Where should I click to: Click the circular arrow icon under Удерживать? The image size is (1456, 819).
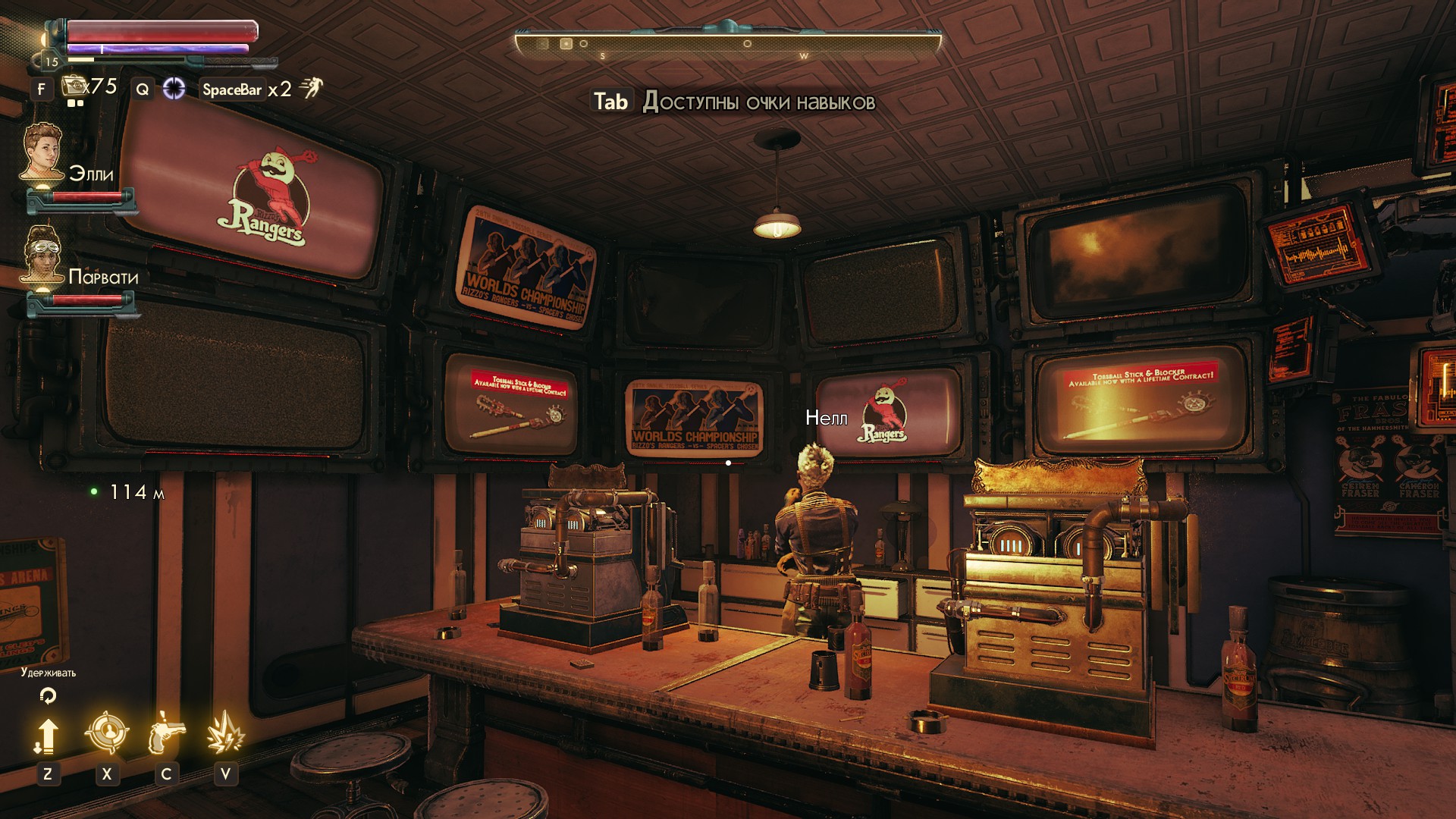(x=48, y=695)
